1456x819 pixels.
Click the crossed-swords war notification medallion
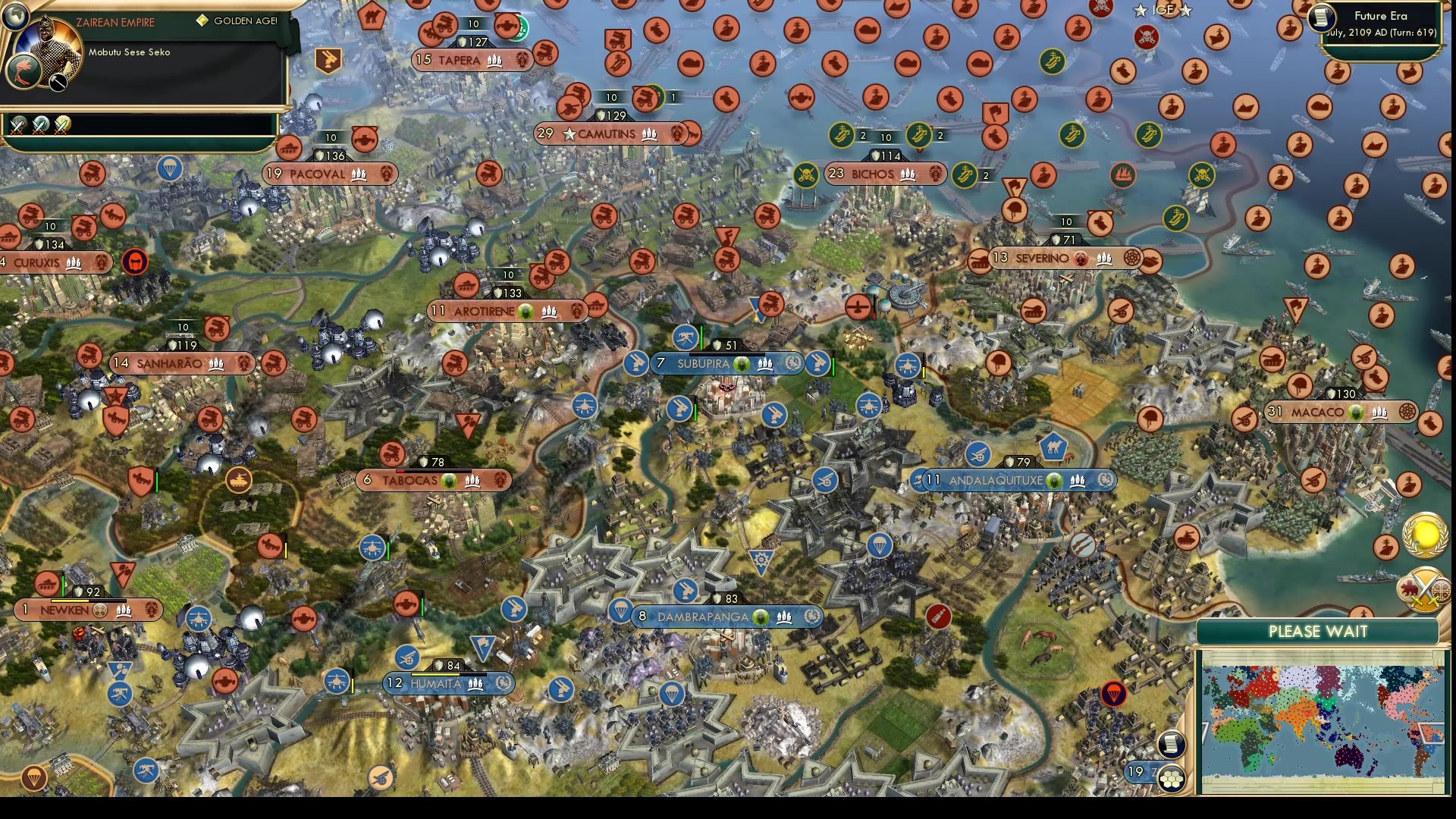click(x=1426, y=593)
